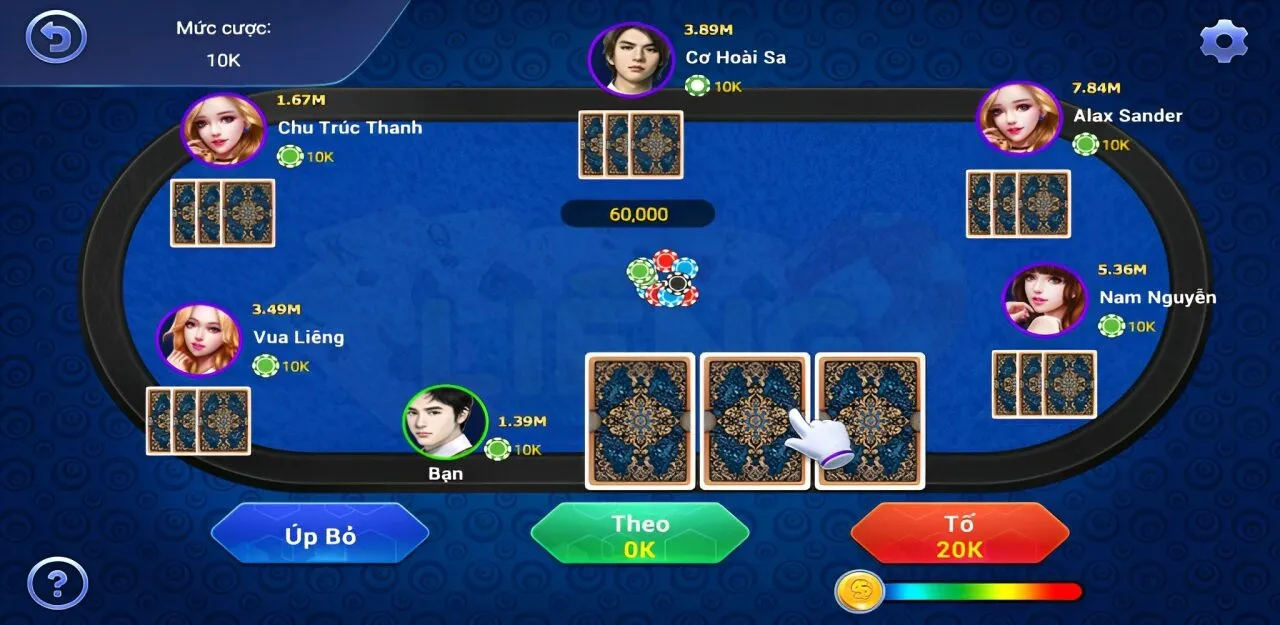
Task: Click the rainbow bet amount slider
Action: pyautogui.click(x=982, y=592)
